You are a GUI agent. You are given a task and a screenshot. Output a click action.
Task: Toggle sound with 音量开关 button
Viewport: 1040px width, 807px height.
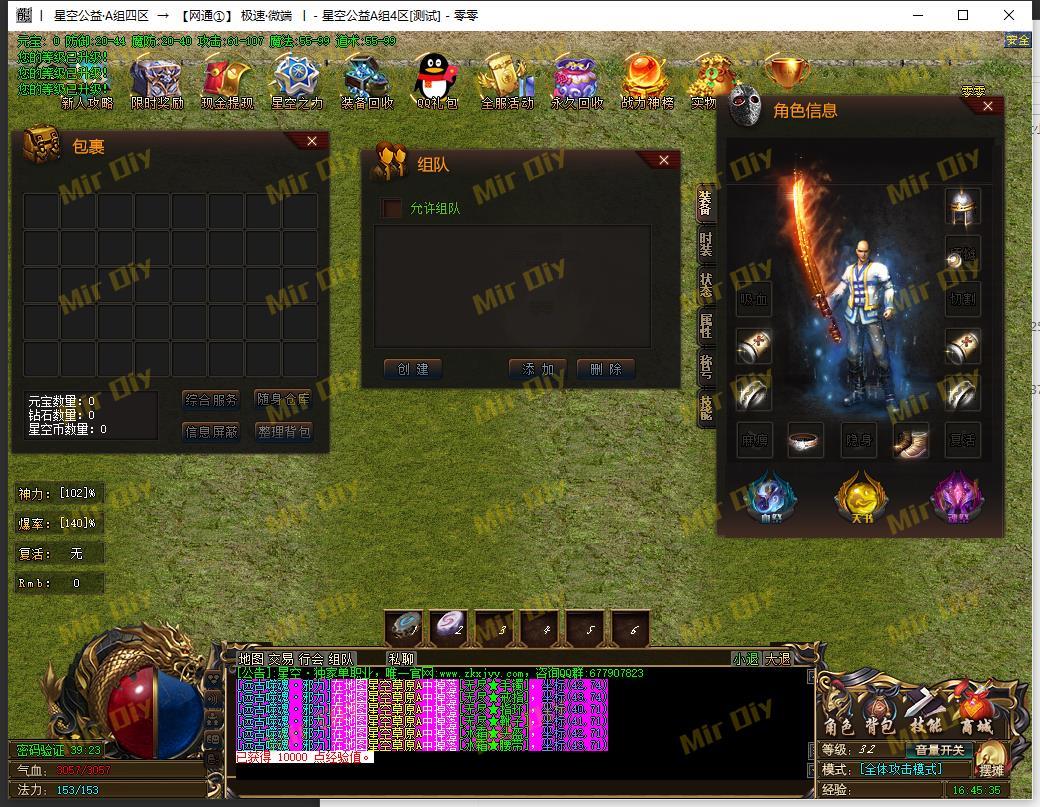[x=940, y=750]
